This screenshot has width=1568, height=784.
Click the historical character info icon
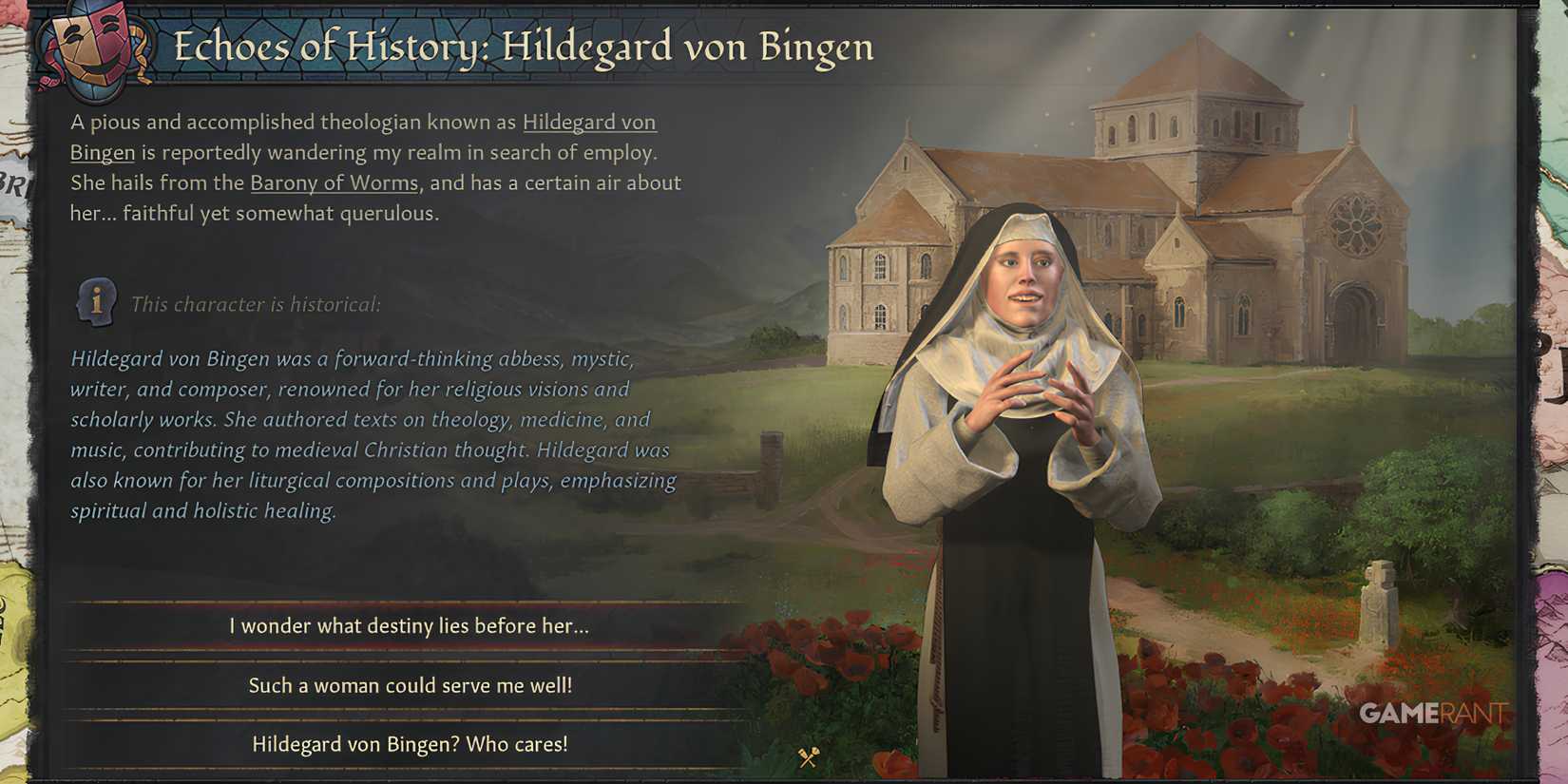[98, 304]
